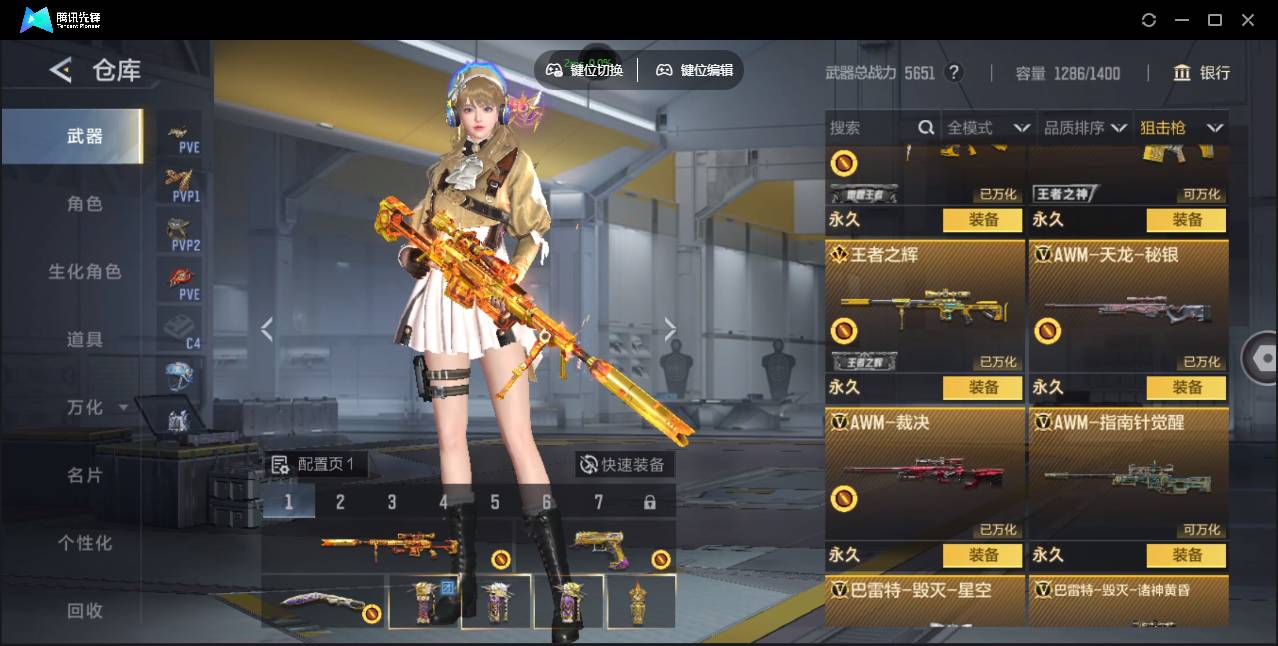Maximize the Tencent emulator window
This screenshot has width=1278, height=646.
coord(1215,20)
